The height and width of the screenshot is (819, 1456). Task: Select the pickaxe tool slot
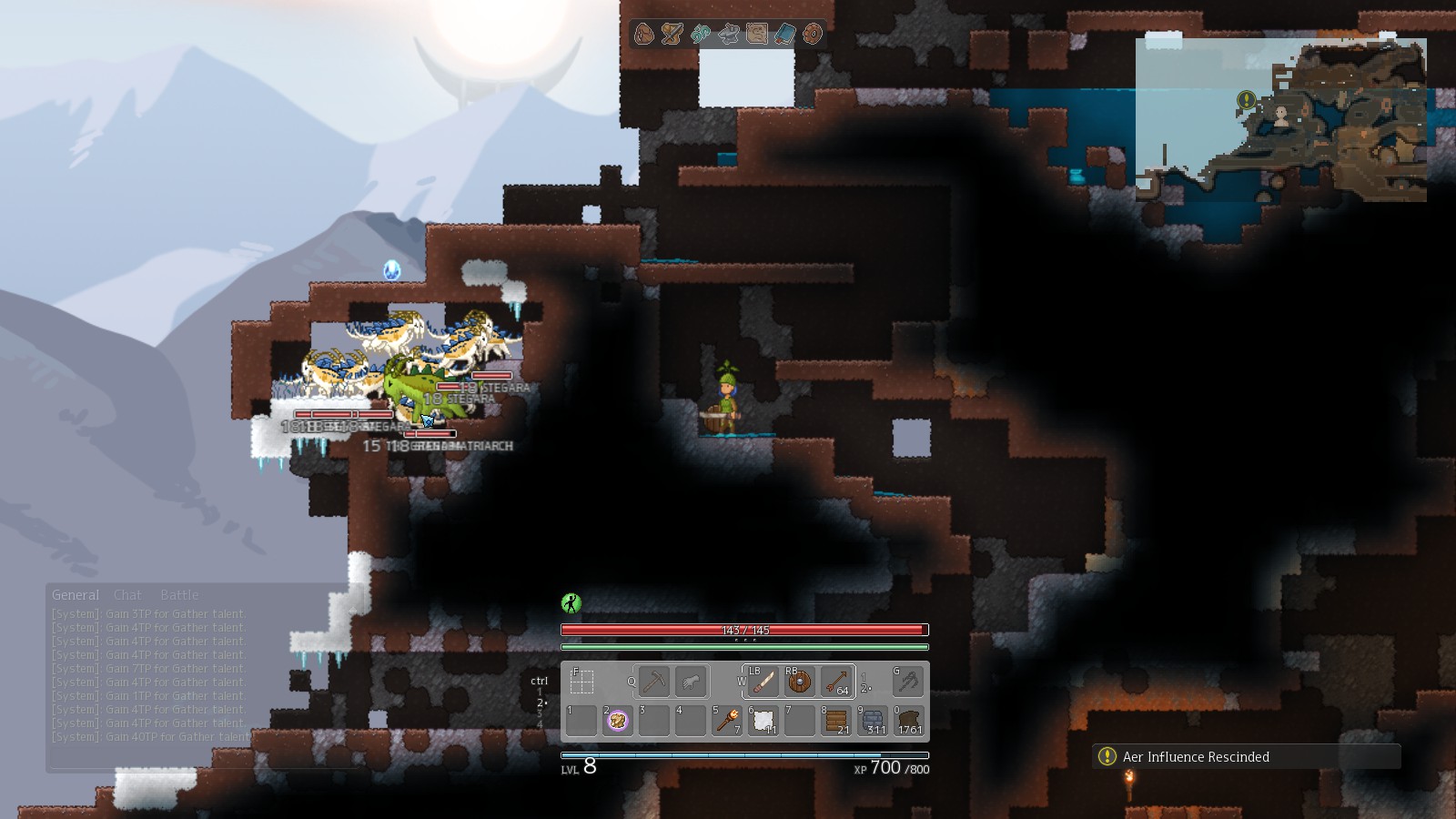654,681
